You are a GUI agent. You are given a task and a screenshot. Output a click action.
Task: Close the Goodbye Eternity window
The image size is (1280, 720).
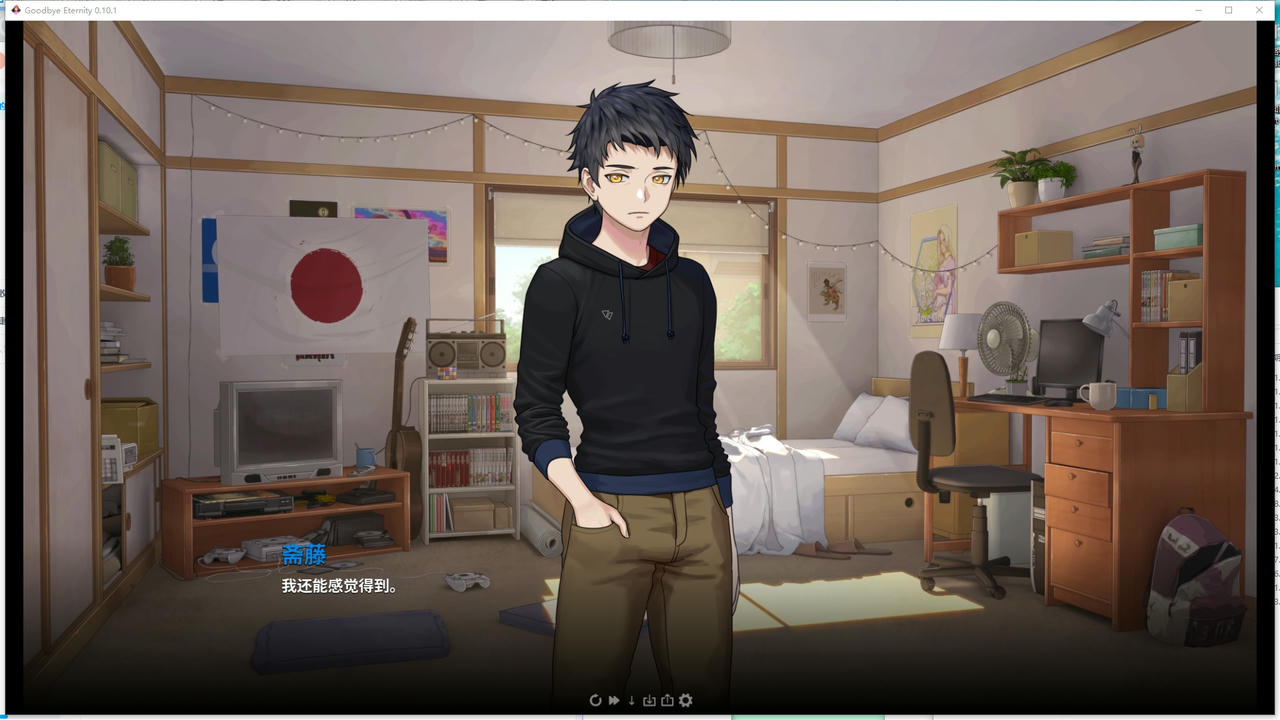click(1259, 10)
